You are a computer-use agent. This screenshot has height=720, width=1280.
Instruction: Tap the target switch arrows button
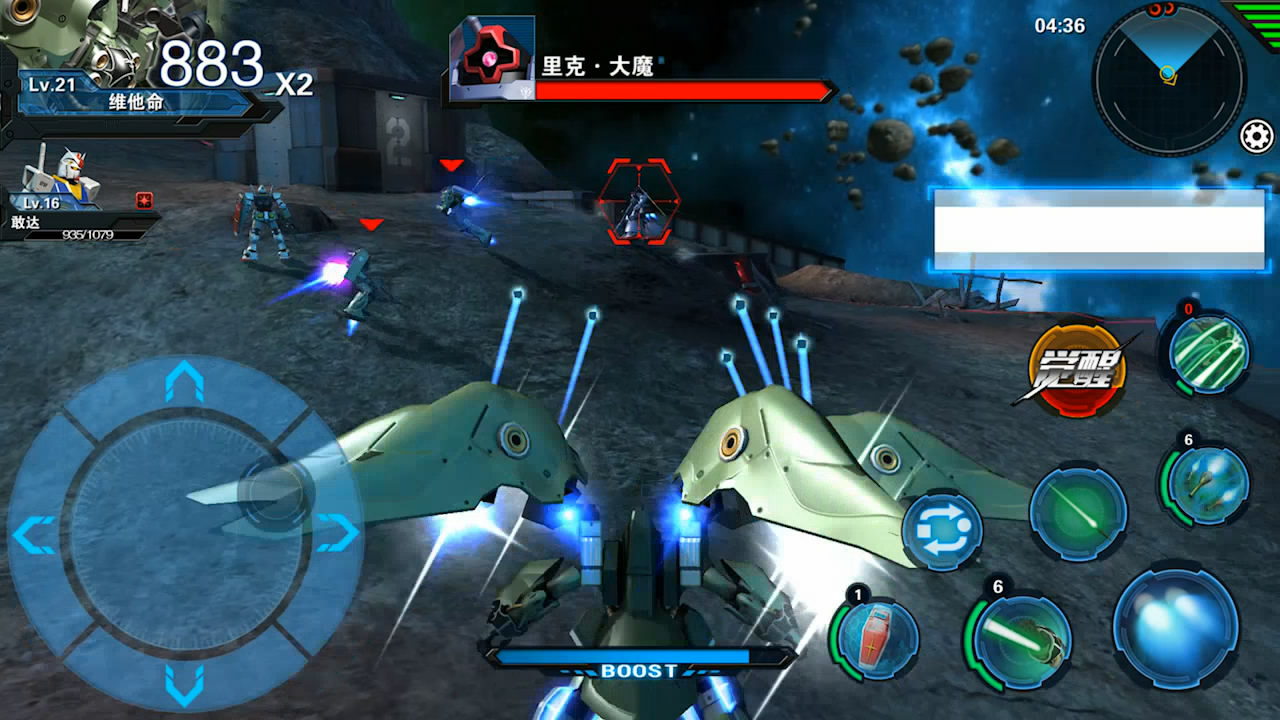[942, 530]
